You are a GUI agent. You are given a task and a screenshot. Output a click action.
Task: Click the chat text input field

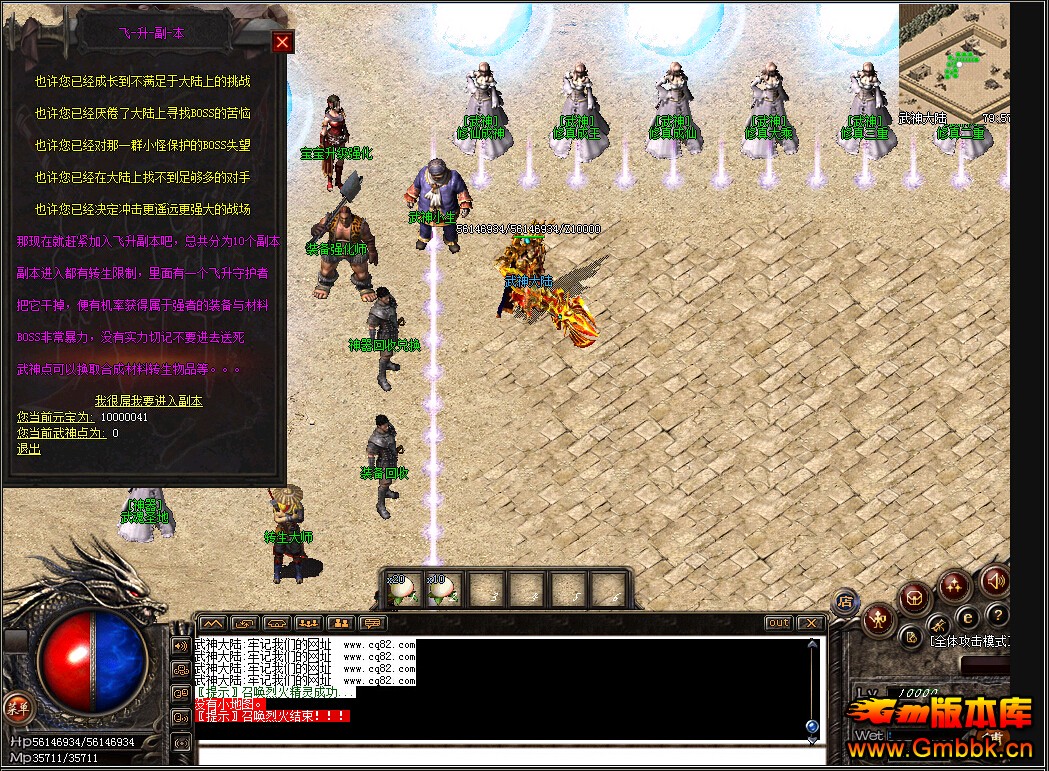(500, 752)
